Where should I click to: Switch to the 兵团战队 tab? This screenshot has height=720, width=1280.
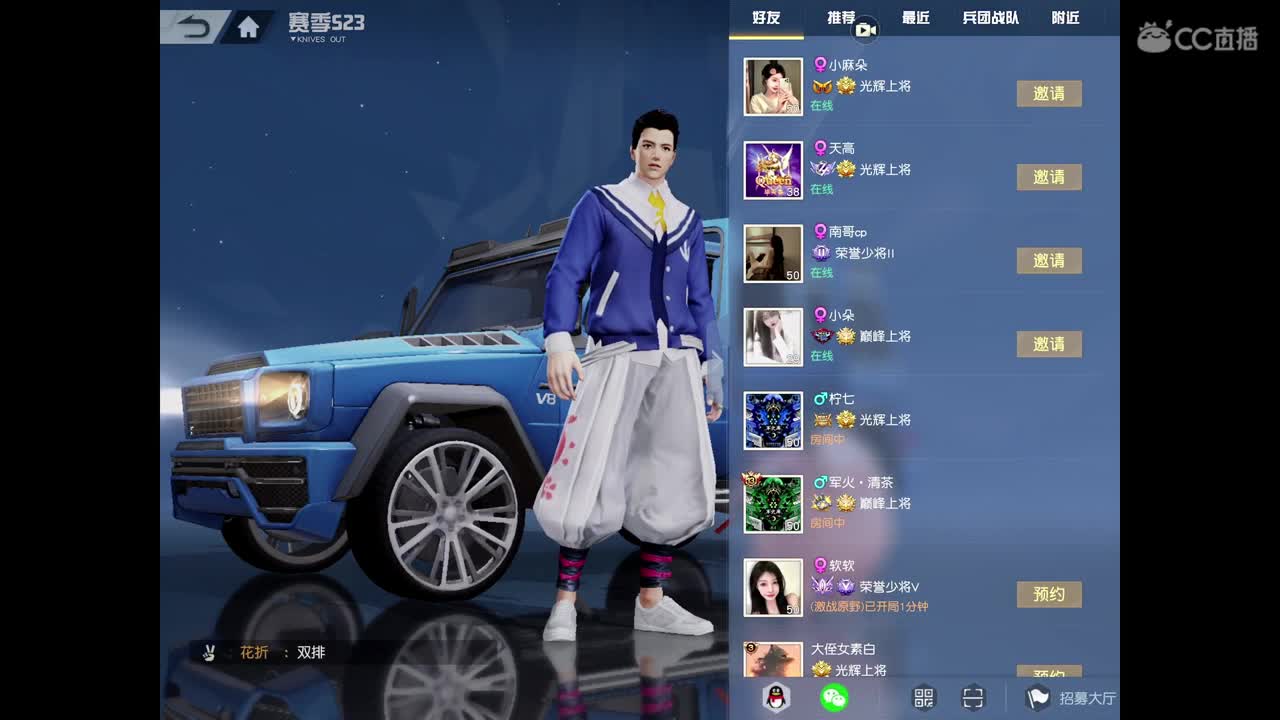coord(991,17)
